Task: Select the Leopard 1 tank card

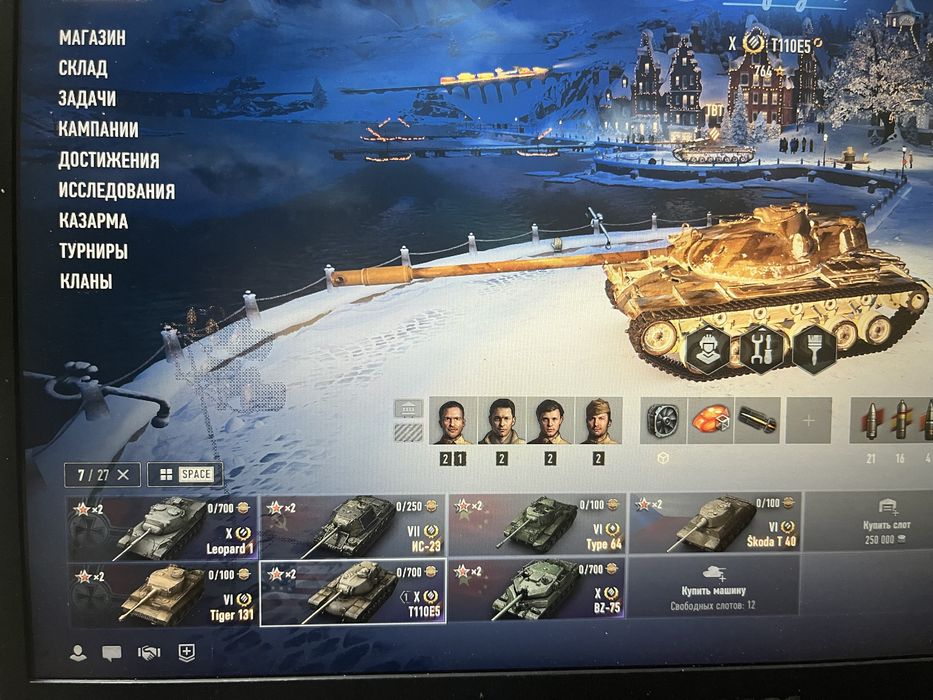Action: tap(162, 525)
